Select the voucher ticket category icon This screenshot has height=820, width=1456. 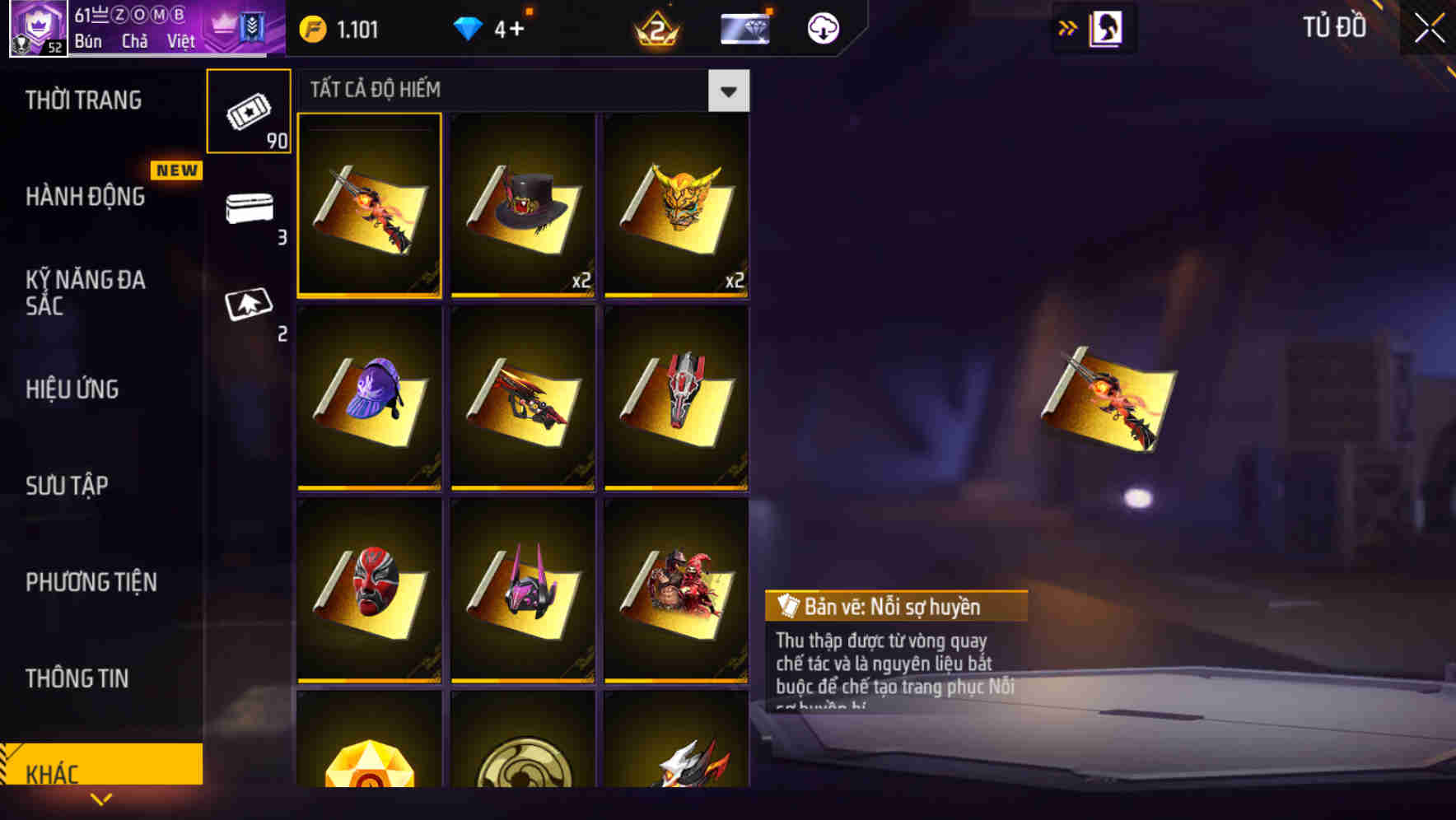pos(249,111)
